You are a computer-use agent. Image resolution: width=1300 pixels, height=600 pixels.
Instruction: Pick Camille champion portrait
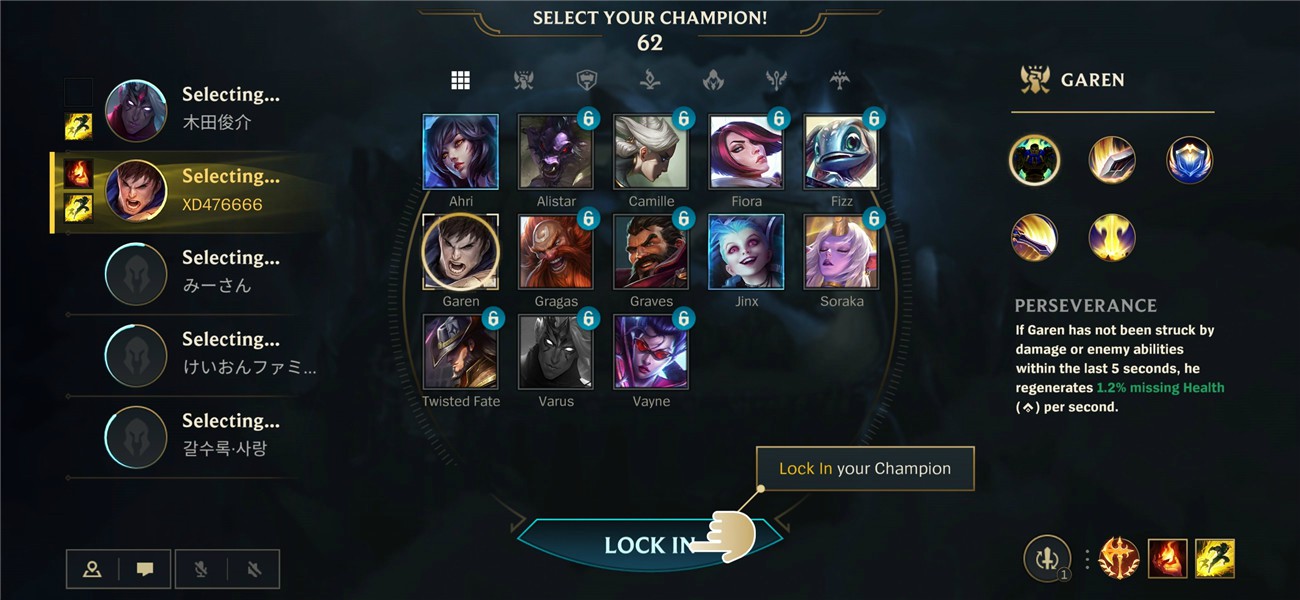[x=651, y=152]
